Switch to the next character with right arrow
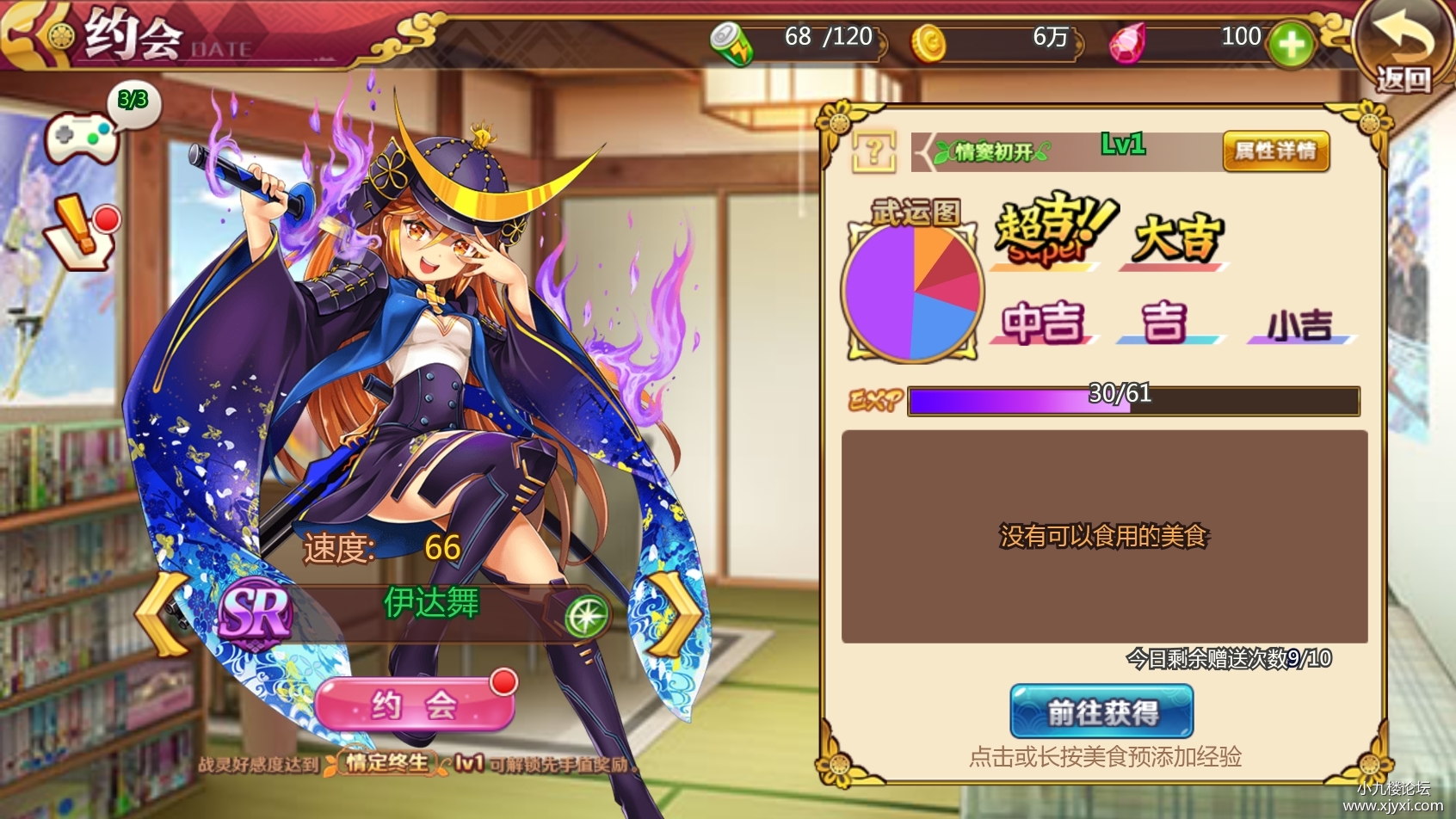This screenshot has height=819, width=1456. 676,614
